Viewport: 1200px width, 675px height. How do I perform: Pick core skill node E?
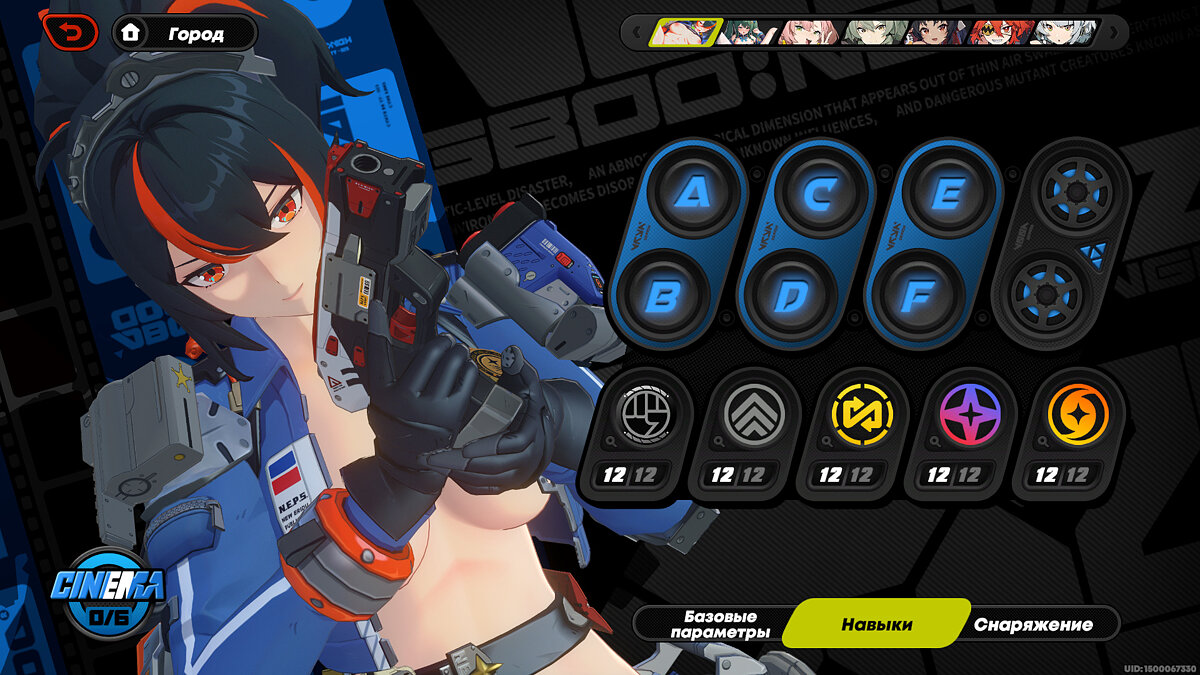947,193
